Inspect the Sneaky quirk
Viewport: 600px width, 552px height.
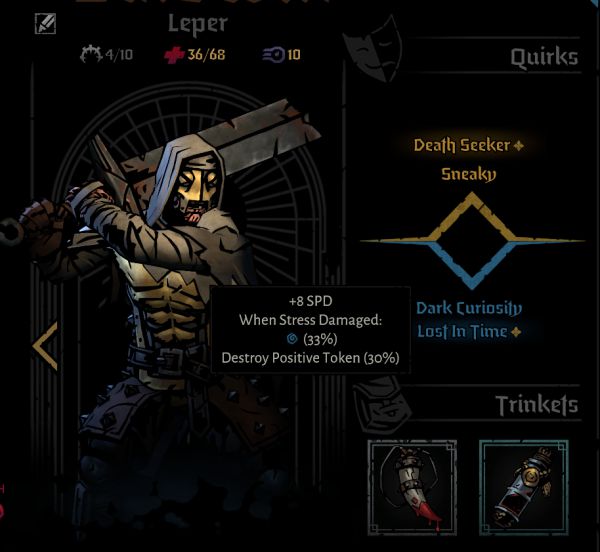[469, 174]
